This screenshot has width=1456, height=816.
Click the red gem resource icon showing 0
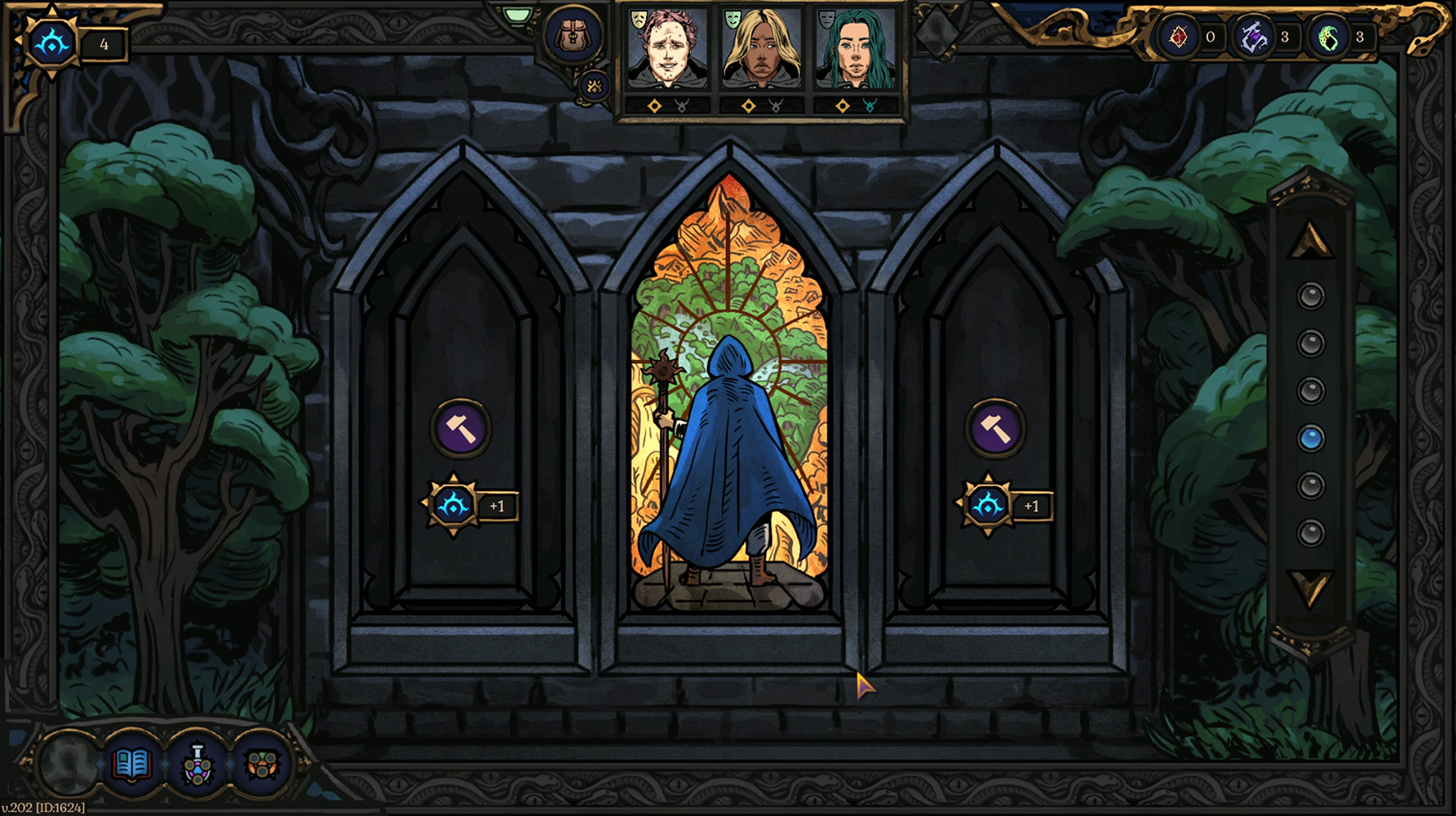(1177, 36)
